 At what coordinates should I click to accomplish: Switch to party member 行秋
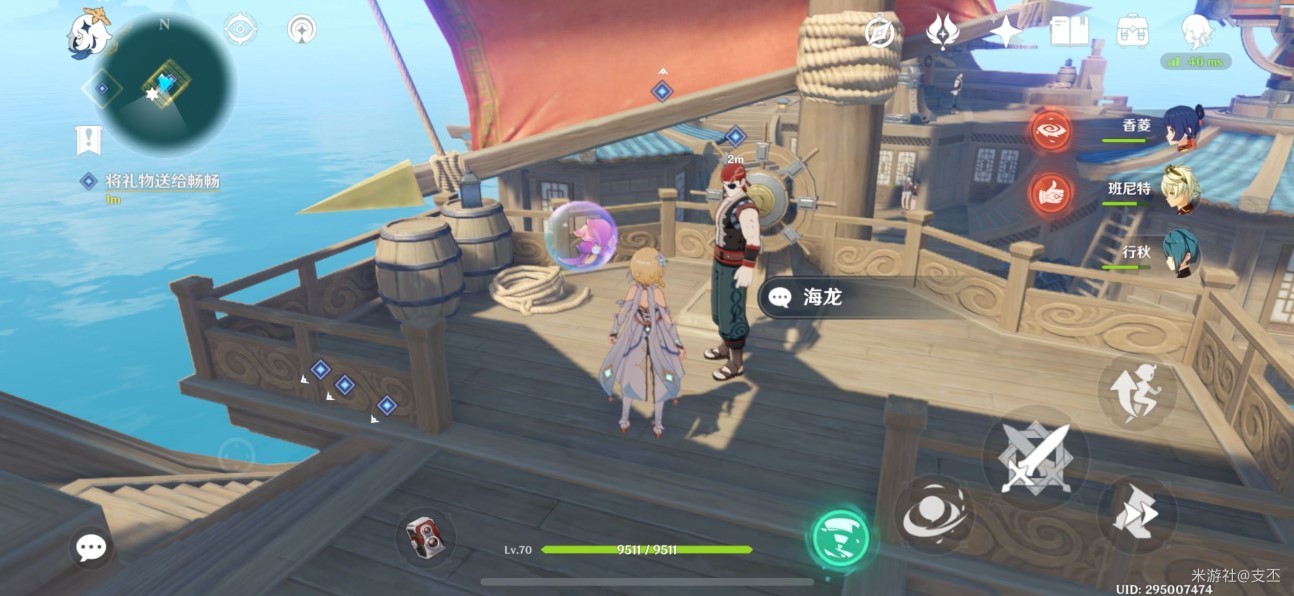tap(1181, 252)
